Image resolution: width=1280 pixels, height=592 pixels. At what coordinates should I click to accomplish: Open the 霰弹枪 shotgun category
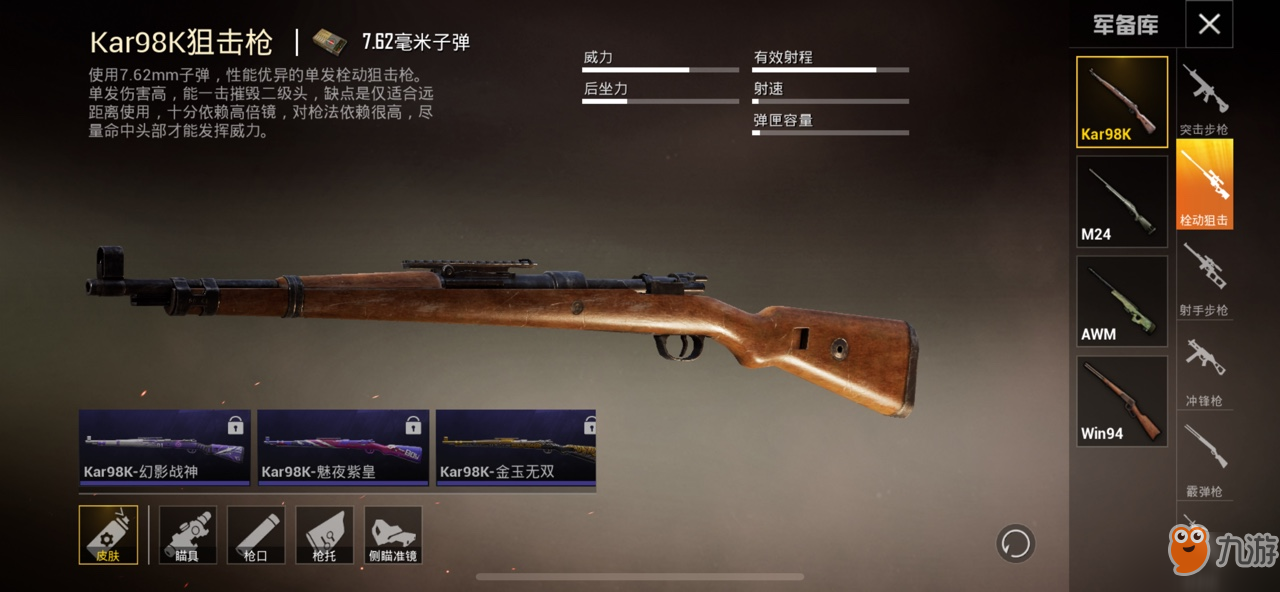tap(1204, 461)
